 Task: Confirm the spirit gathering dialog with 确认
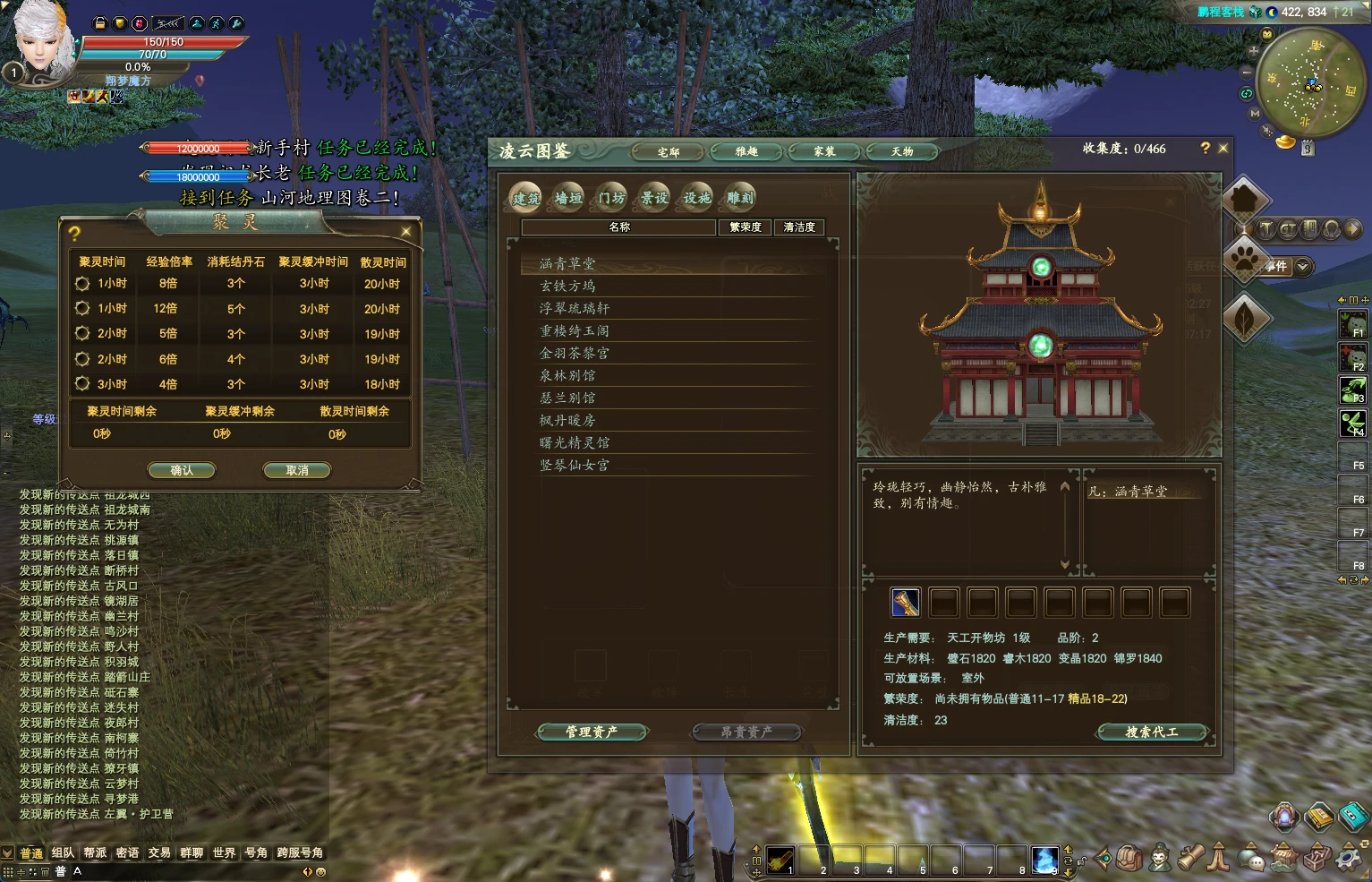click(182, 470)
